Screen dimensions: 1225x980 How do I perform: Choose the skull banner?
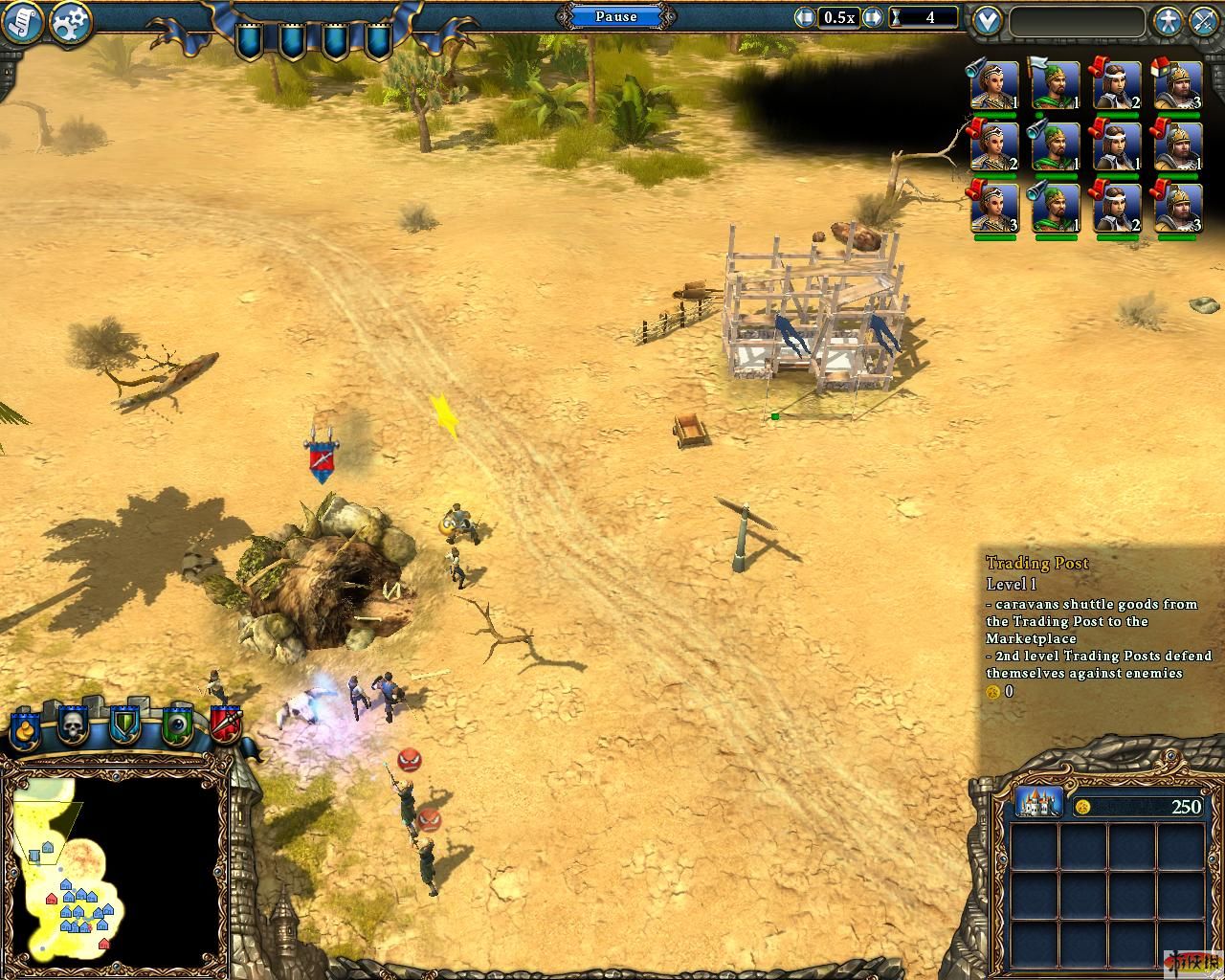click(x=74, y=728)
